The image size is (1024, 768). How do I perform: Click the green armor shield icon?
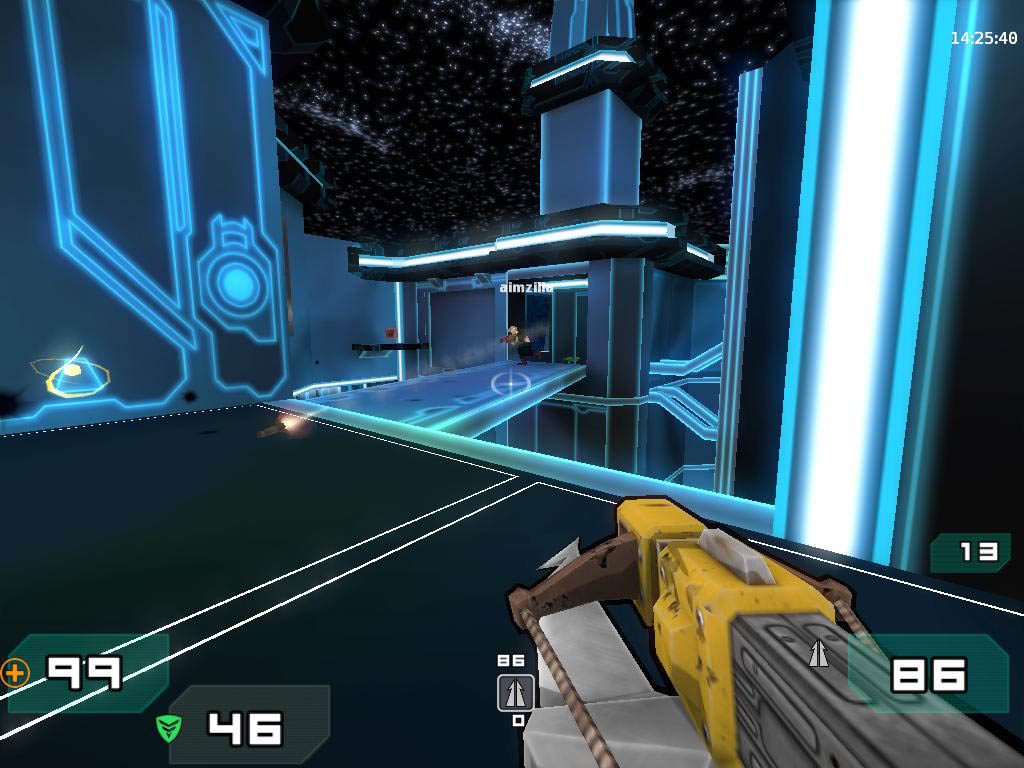coord(169,727)
